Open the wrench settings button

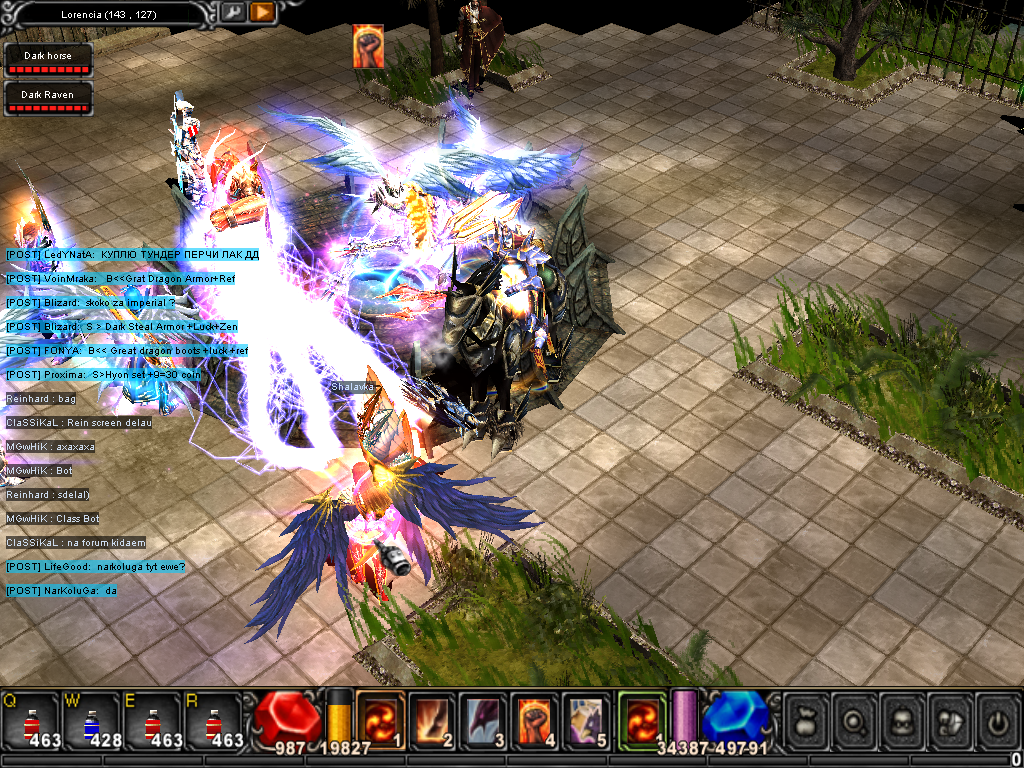[x=232, y=13]
